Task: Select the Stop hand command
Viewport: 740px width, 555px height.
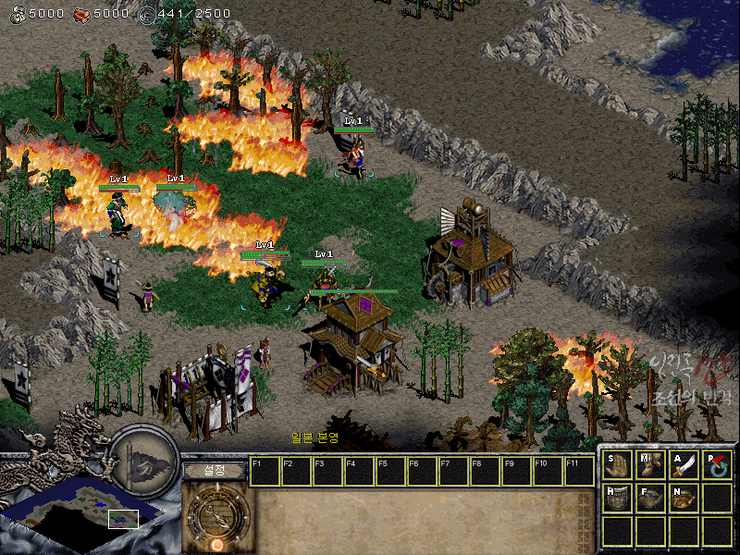Action: pos(619,465)
